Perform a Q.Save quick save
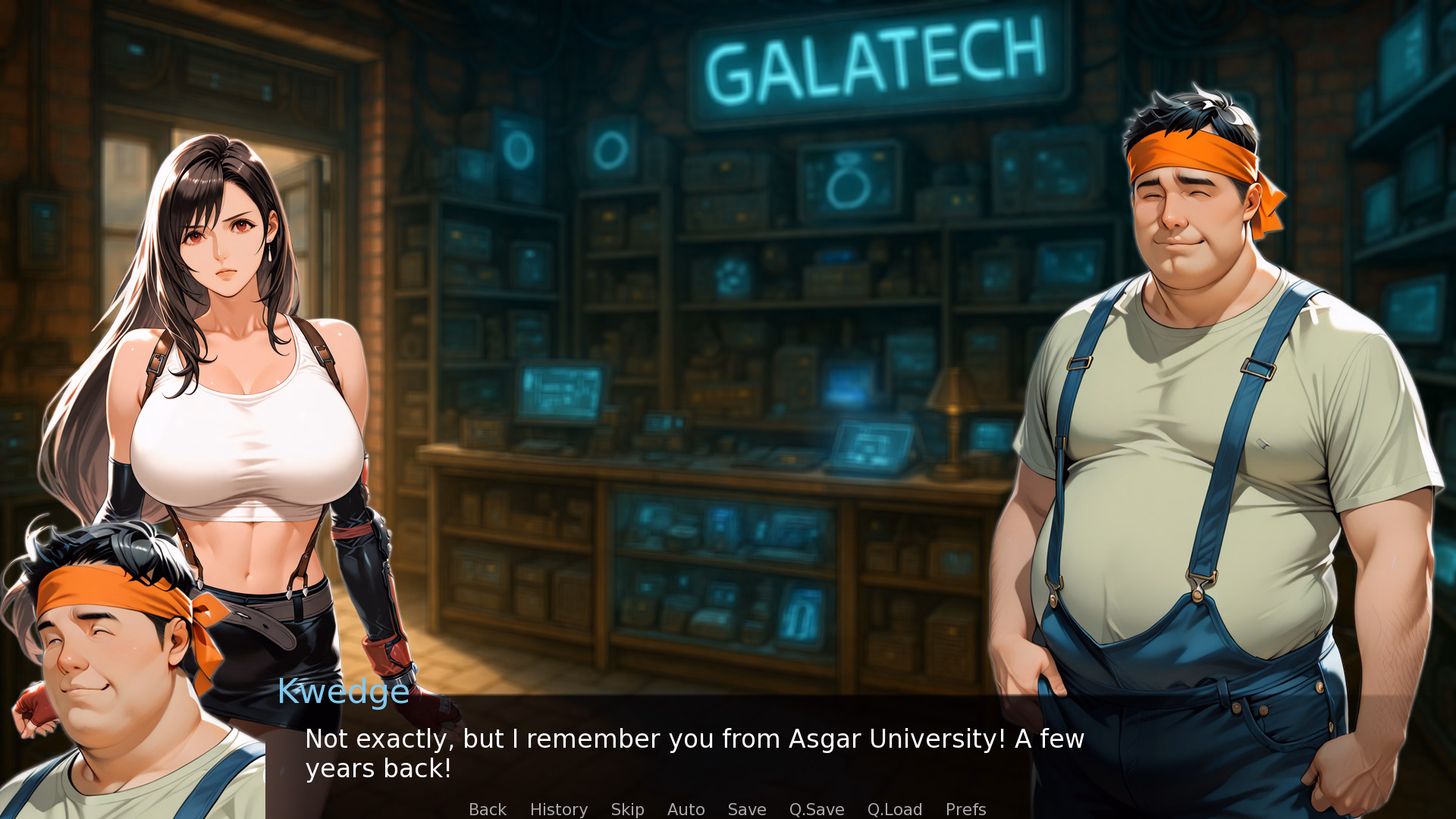The image size is (1456, 819). (816, 809)
